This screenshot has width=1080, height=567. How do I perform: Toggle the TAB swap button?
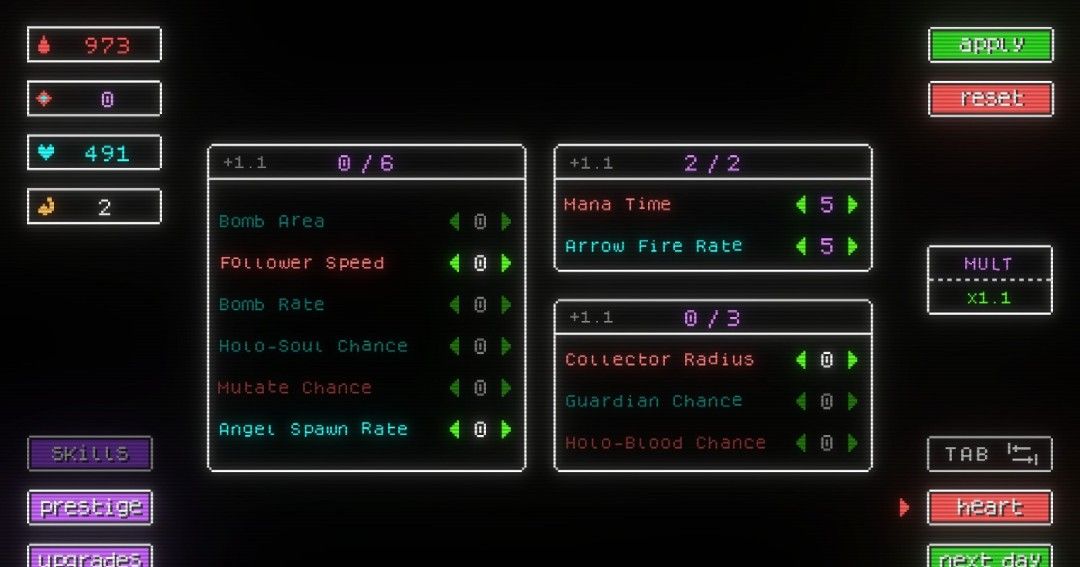point(990,454)
